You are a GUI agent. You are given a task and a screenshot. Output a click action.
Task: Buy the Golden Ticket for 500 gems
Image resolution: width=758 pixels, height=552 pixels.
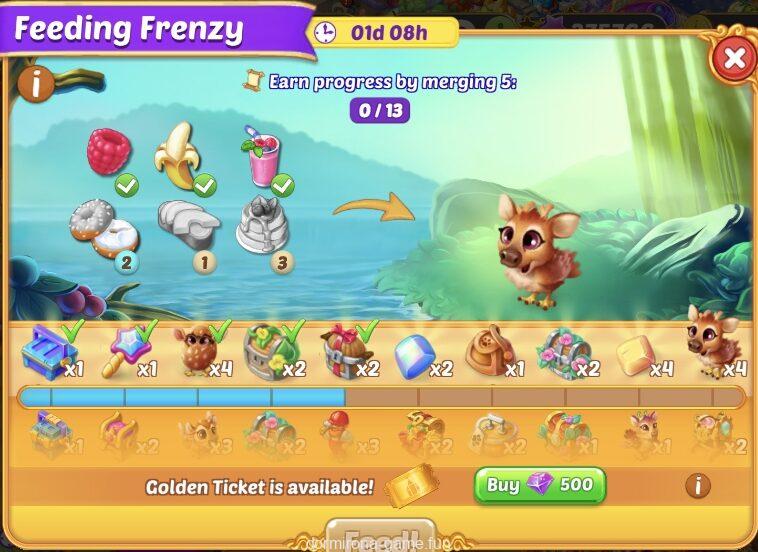pyautogui.click(x=540, y=486)
